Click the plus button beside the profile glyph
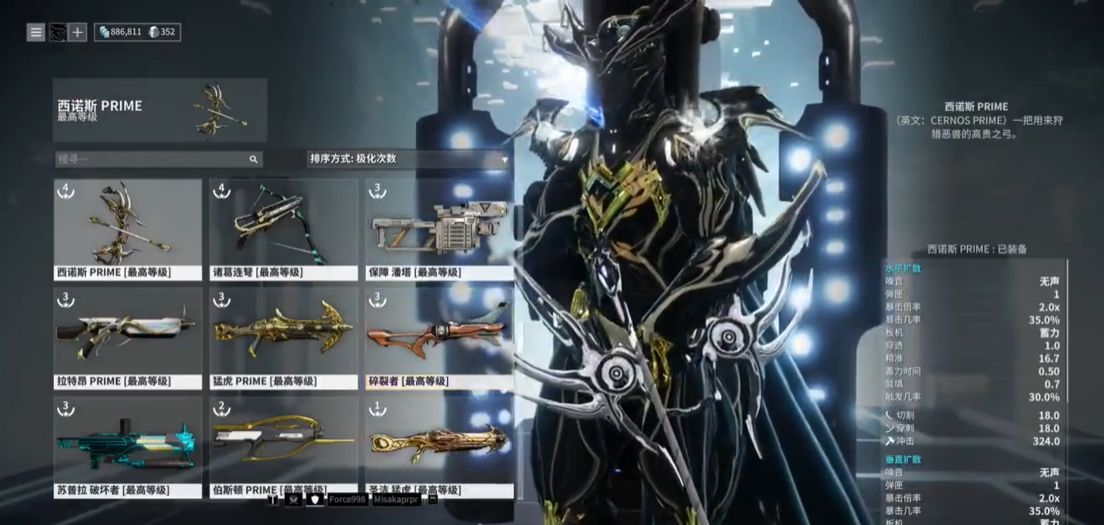 (77, 32)
